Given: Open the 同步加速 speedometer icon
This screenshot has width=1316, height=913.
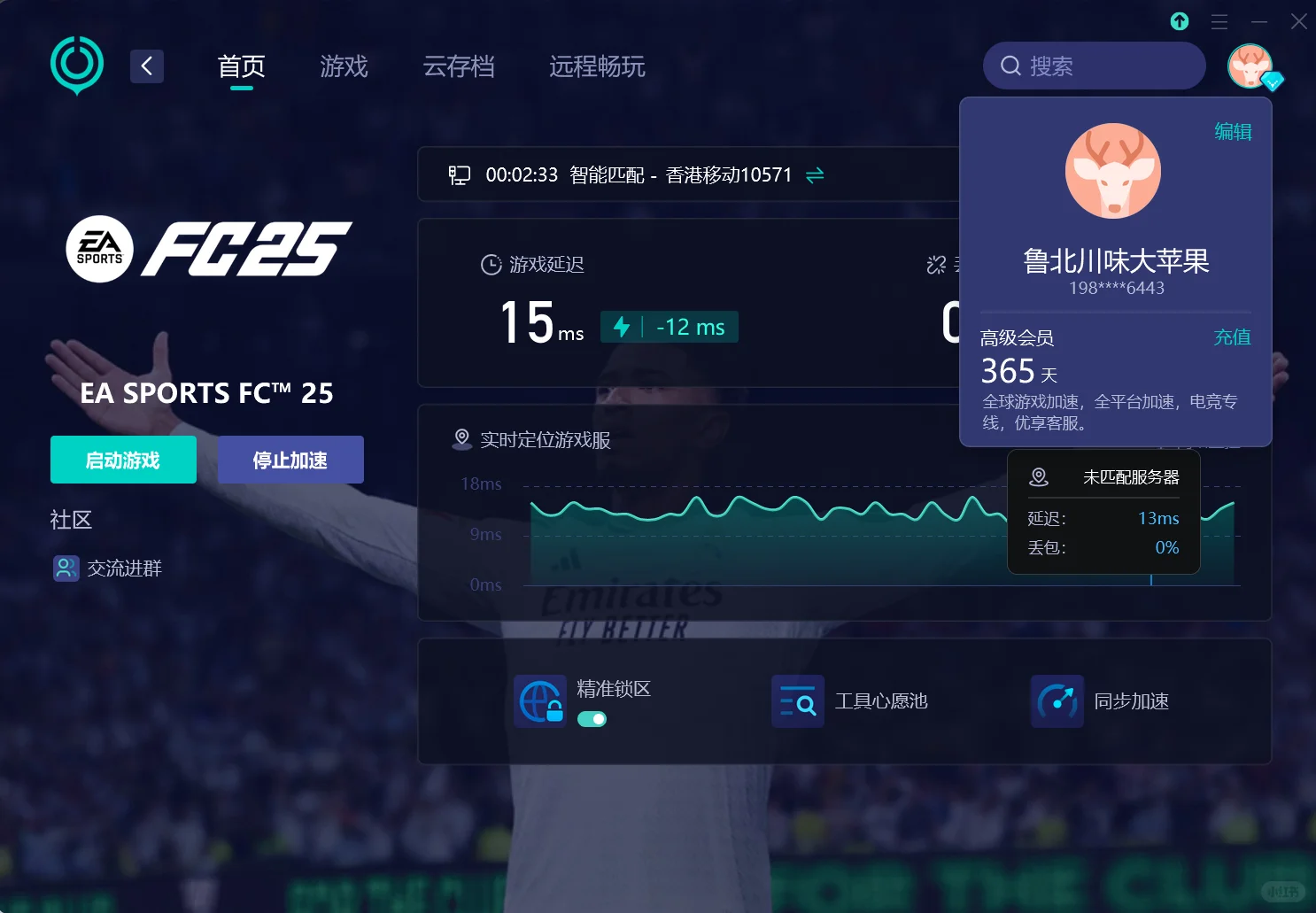Looking at the screenshot, I should [1057, 700].
